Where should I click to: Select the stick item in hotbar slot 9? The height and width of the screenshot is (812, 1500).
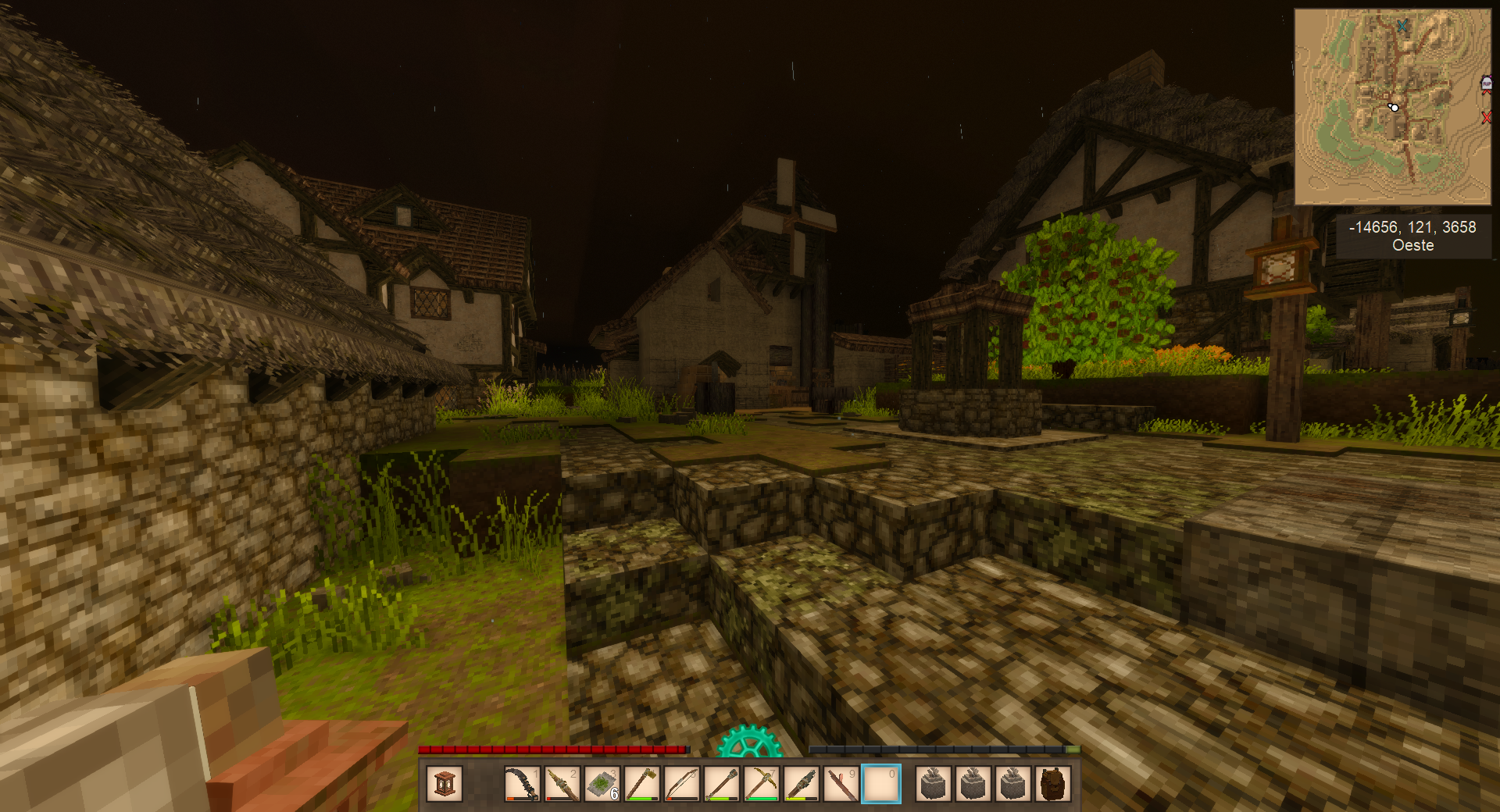click(x=841, y=784)
